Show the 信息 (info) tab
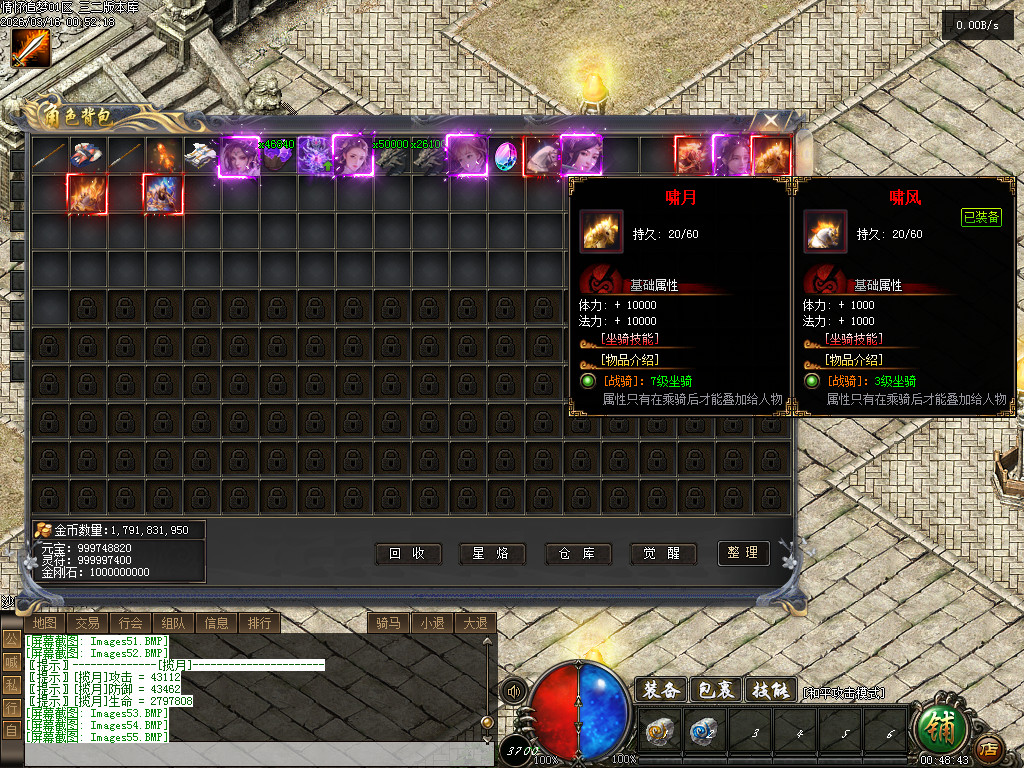1024x768 pixels. pyautogui.click(x=217, y=623)
